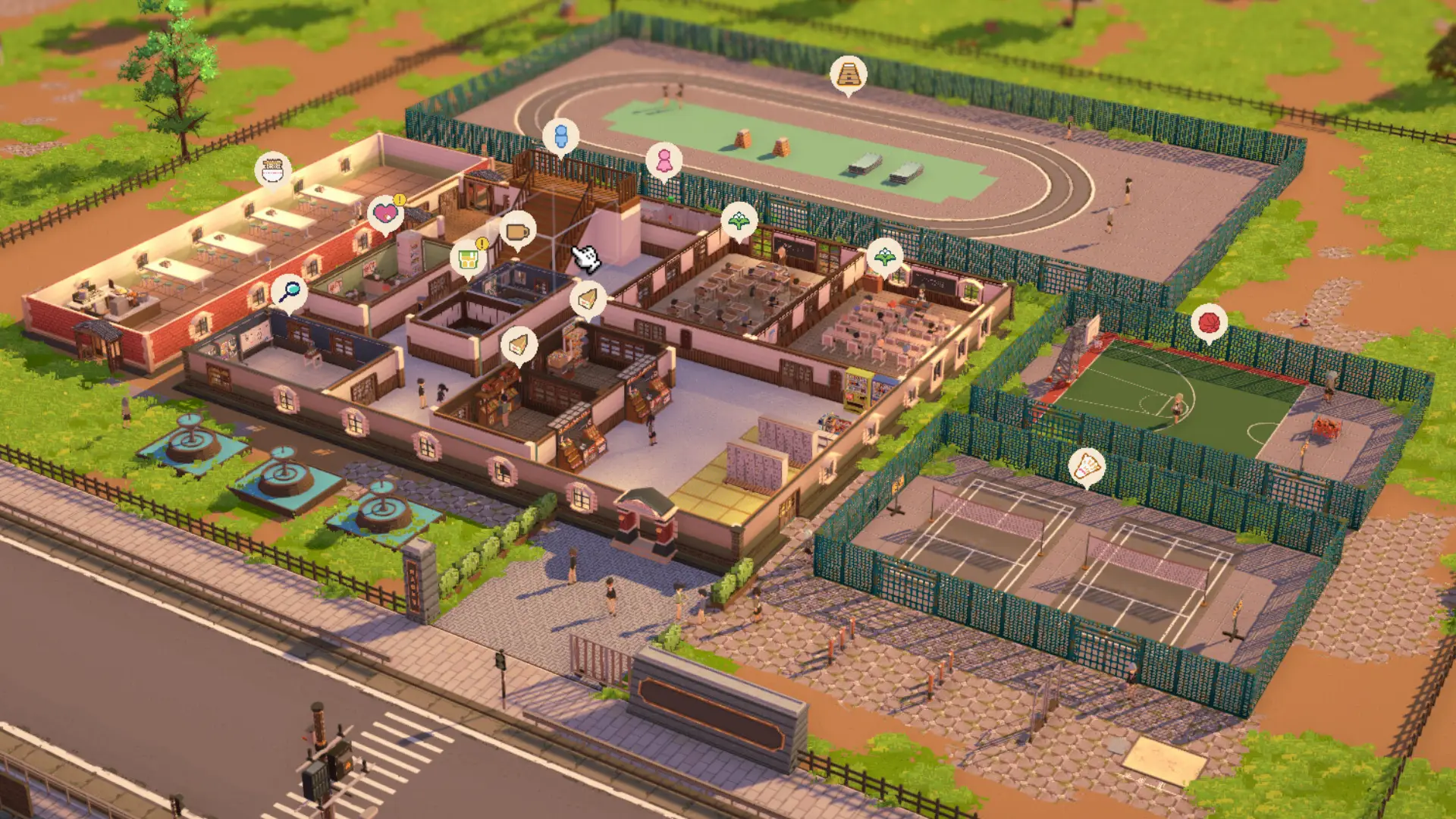Viewport: 1456px width, 819px height.
Task: Open the green locker marker with alert
Action: pyautogui.click(x=468, y=258)
